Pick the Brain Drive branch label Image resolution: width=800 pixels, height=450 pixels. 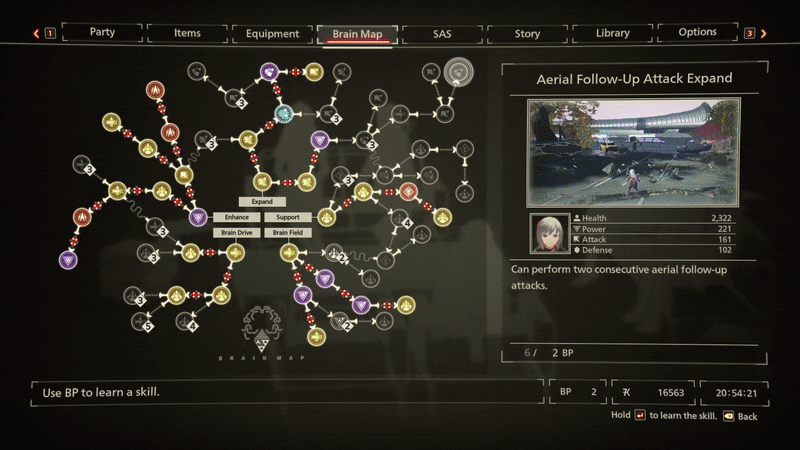tap(237, 233)
